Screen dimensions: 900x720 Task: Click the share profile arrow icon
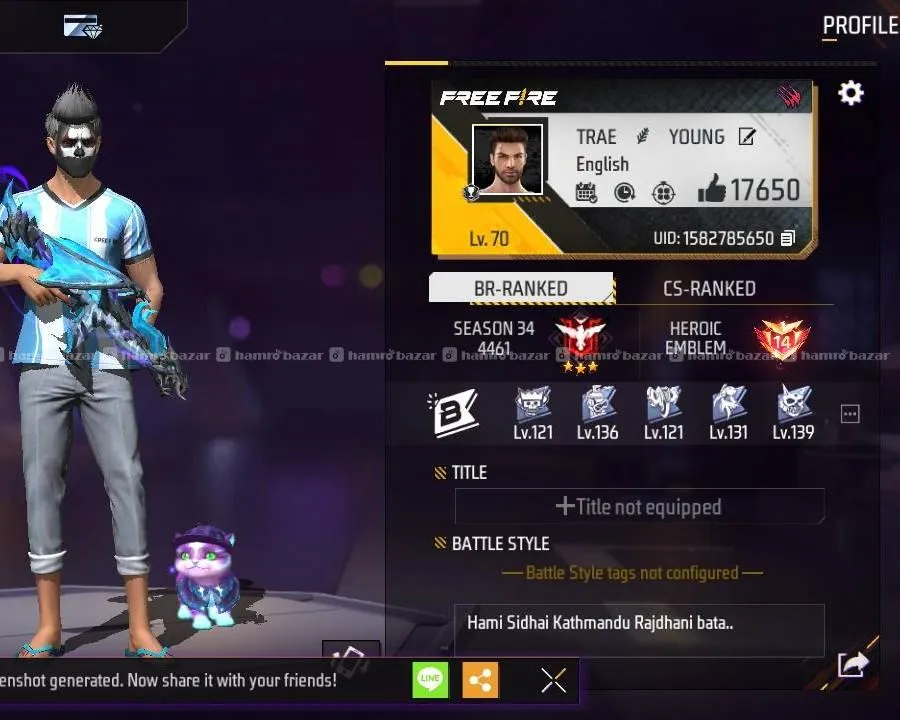pyautogui.click(x=852, y=663)
